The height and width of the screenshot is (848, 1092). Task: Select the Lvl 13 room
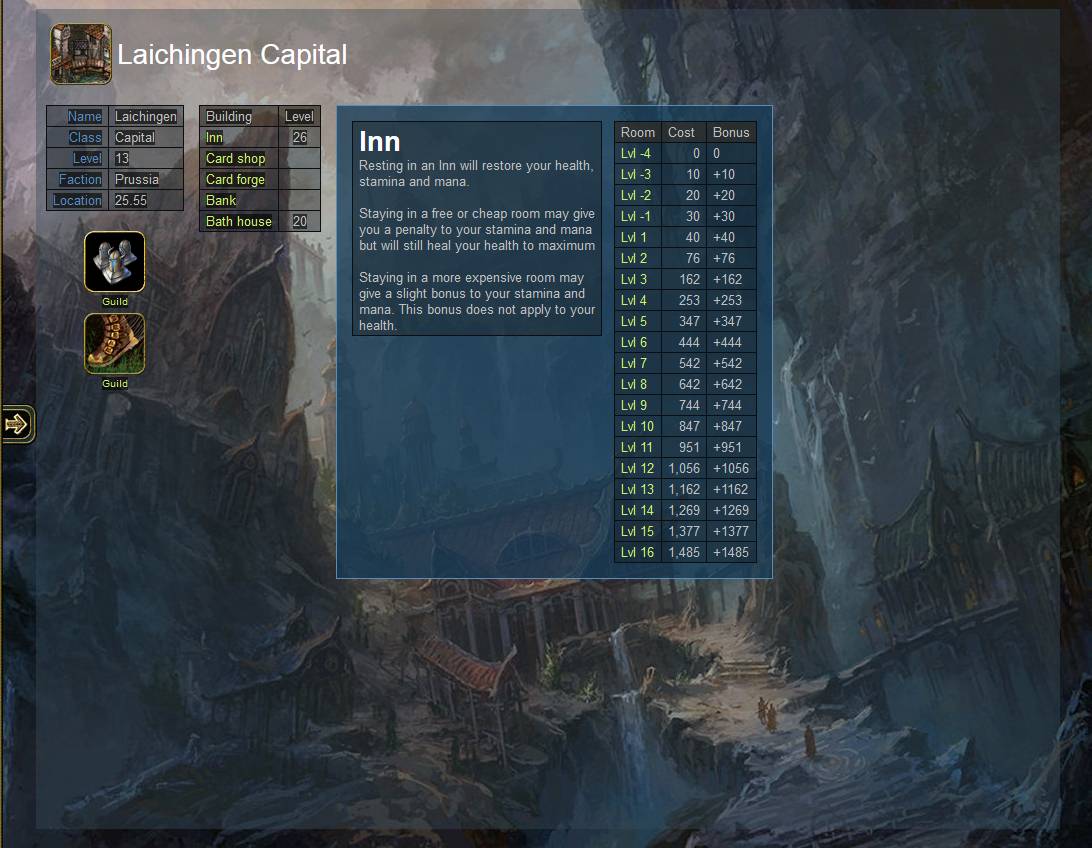point(637,490)
